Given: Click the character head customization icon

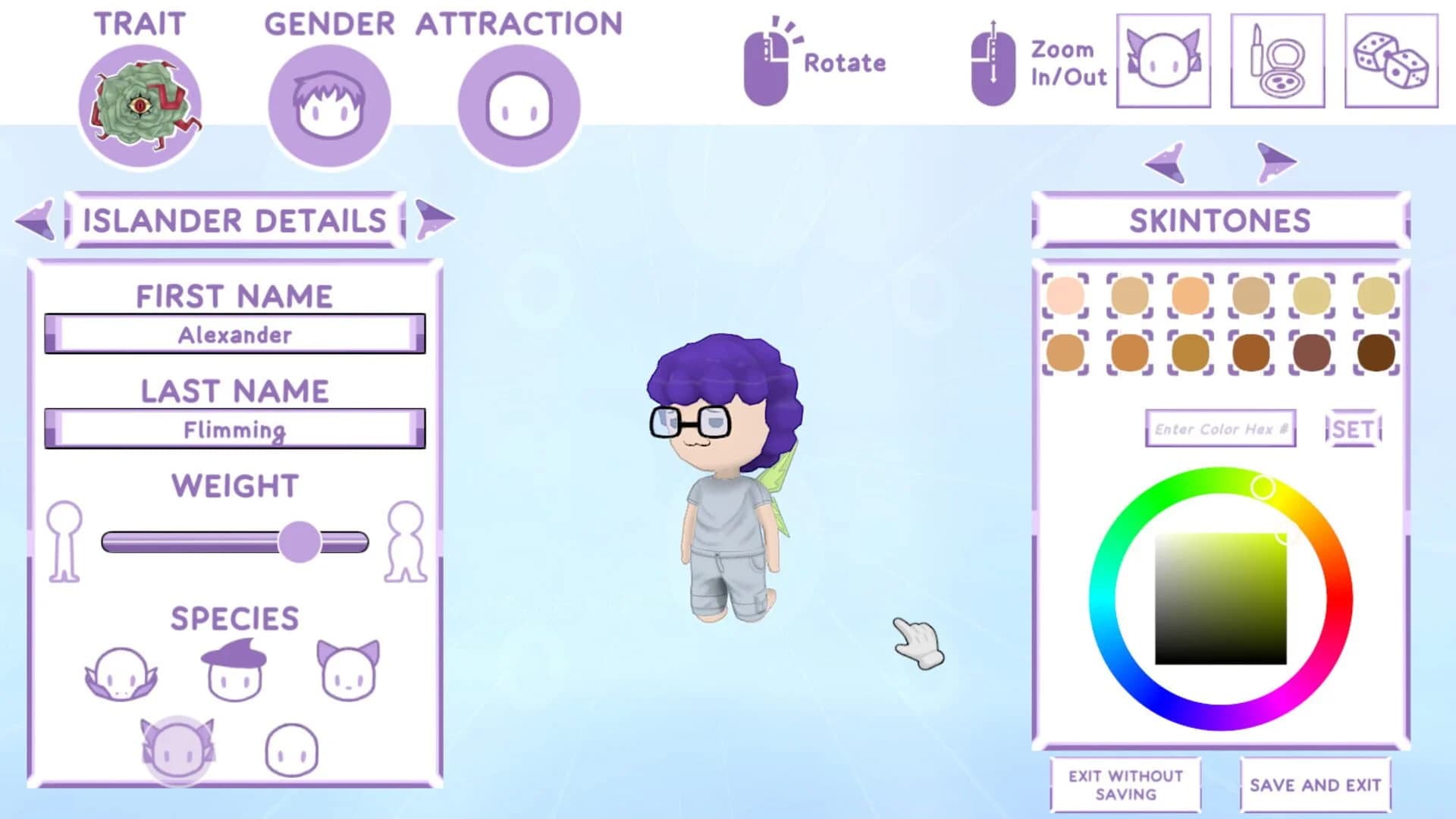Looking at the screenshot, I should click(x=1163, y=61).
